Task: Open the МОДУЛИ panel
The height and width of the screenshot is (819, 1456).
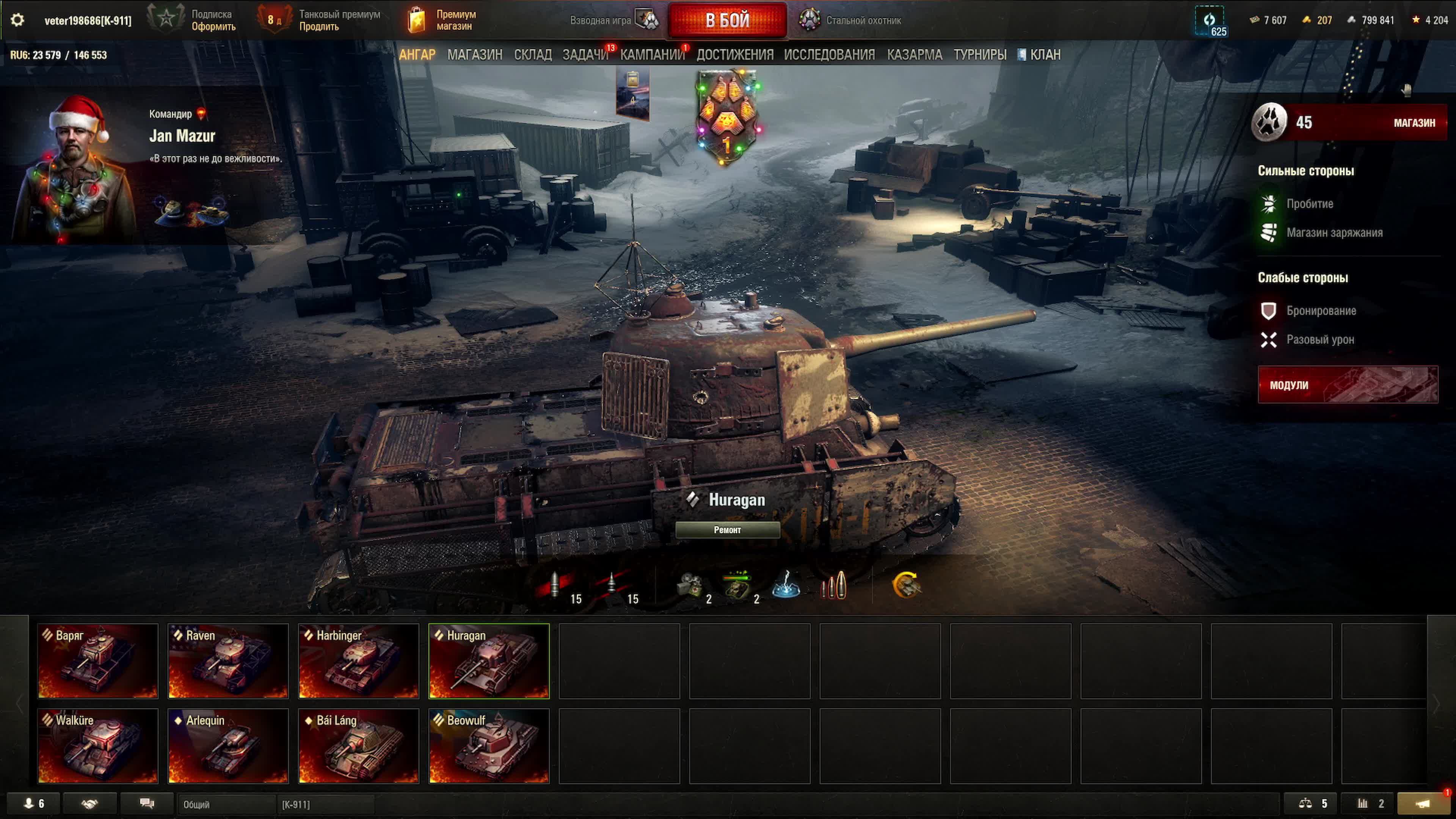Action: click(x=1348, y=385)
